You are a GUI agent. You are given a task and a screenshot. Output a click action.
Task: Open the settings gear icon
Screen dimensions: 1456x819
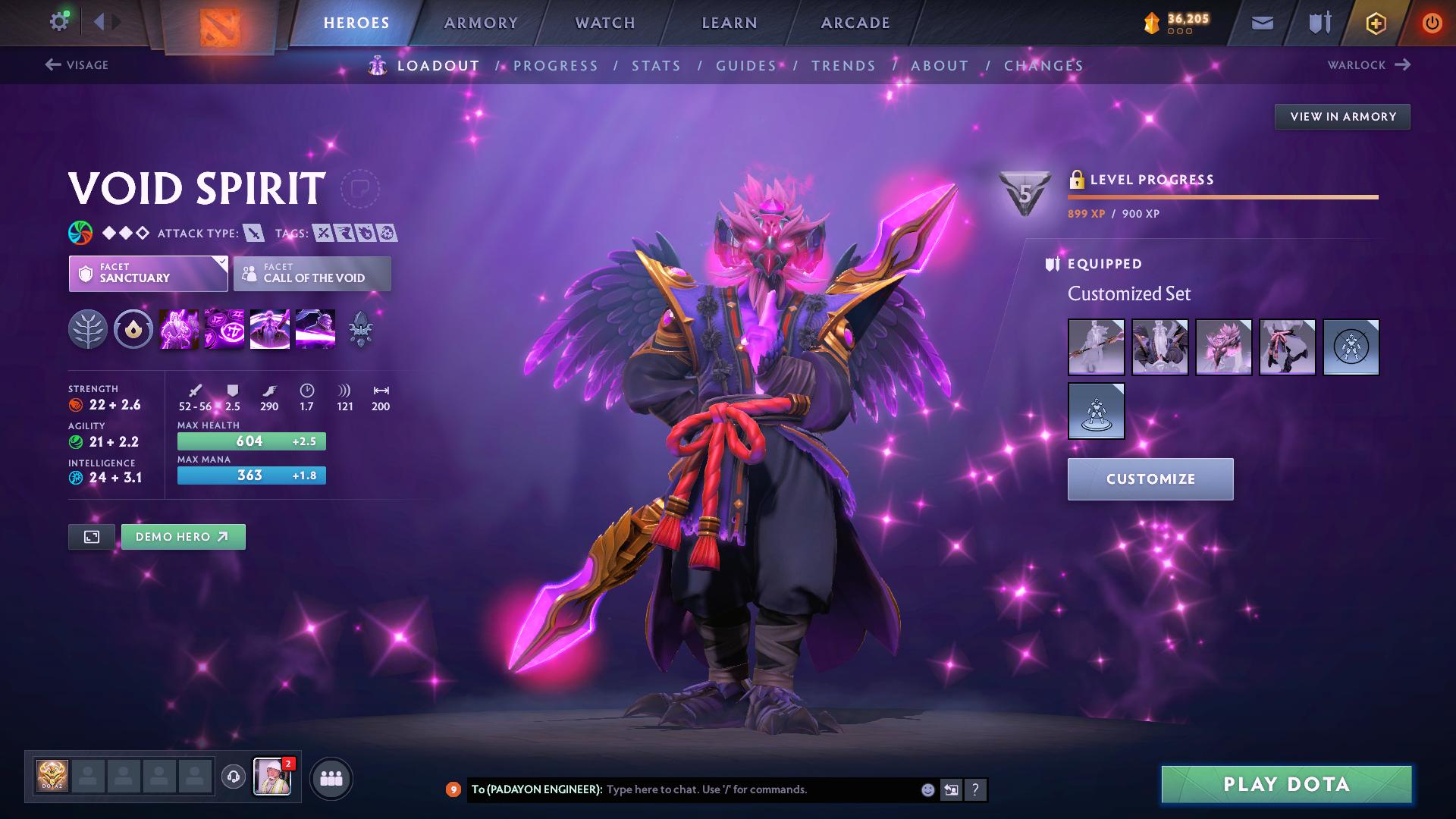(58, 22)
